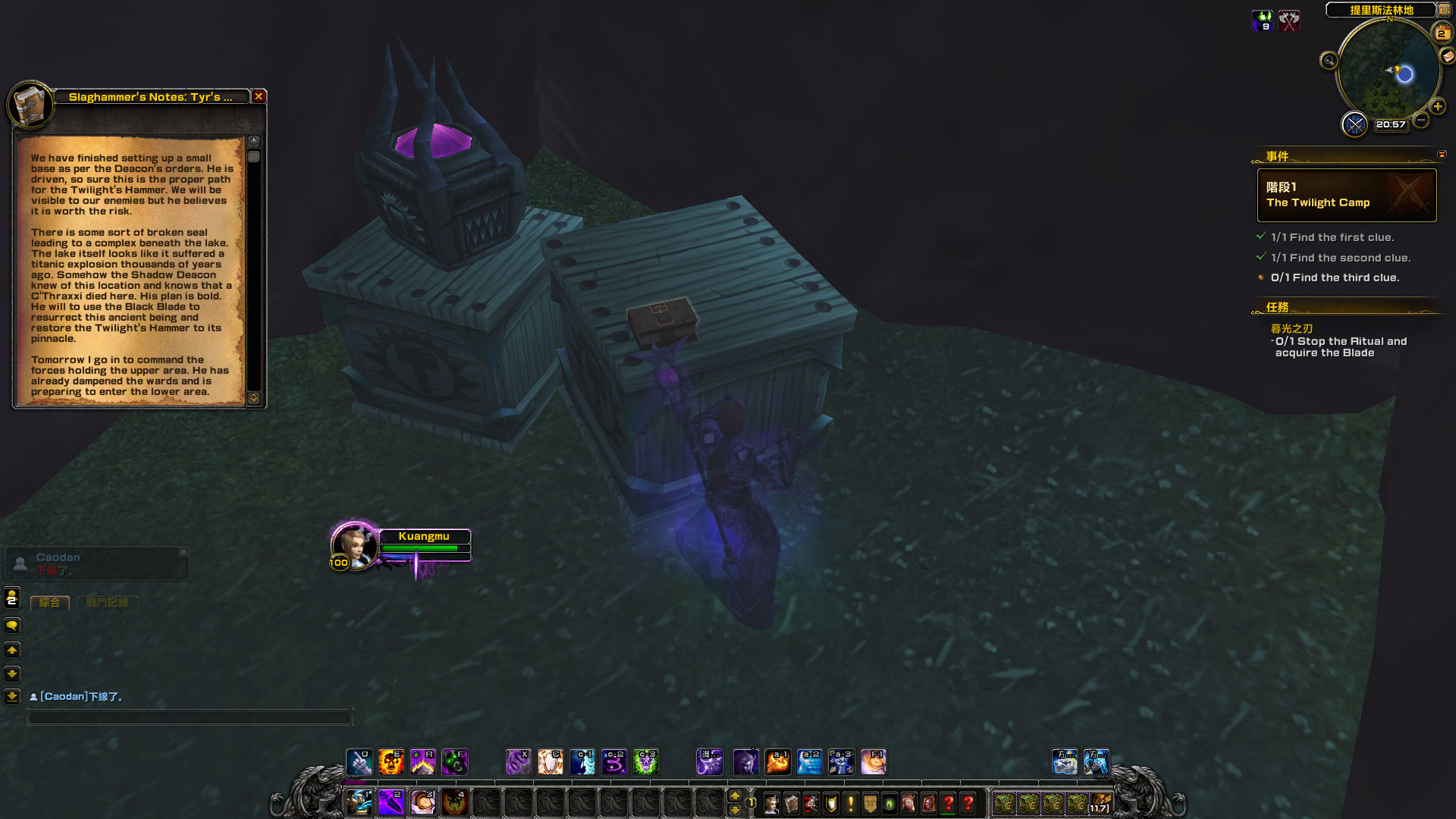Dismiss the Caodan offline notification
Image resolution: width=1456 pixels, height=819 pixels.
click(183, 552)
